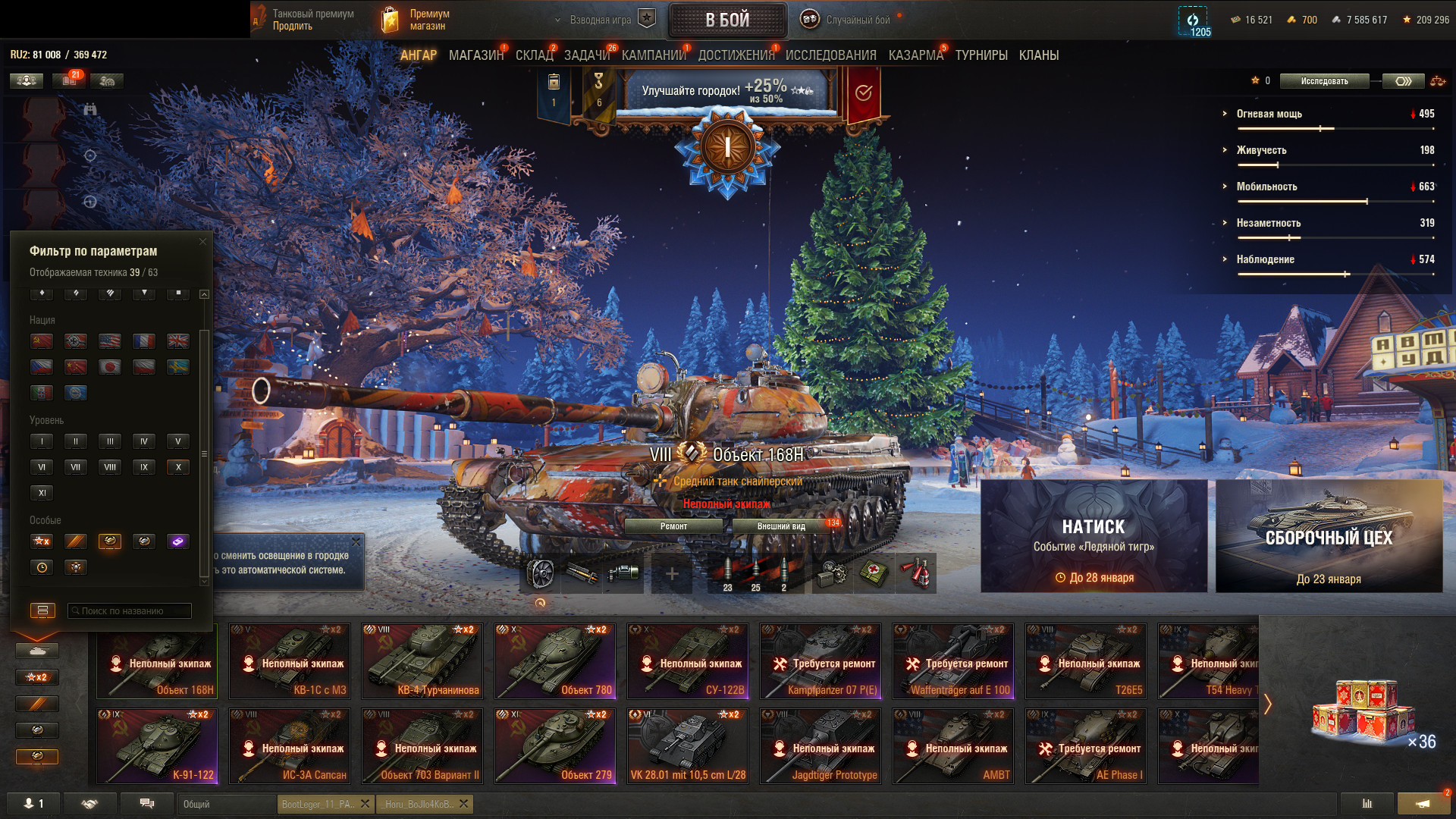This screenshot has width=1456, height=819.
Task: Close the Фильтр по параметрам panel
Action: point(202,242)
